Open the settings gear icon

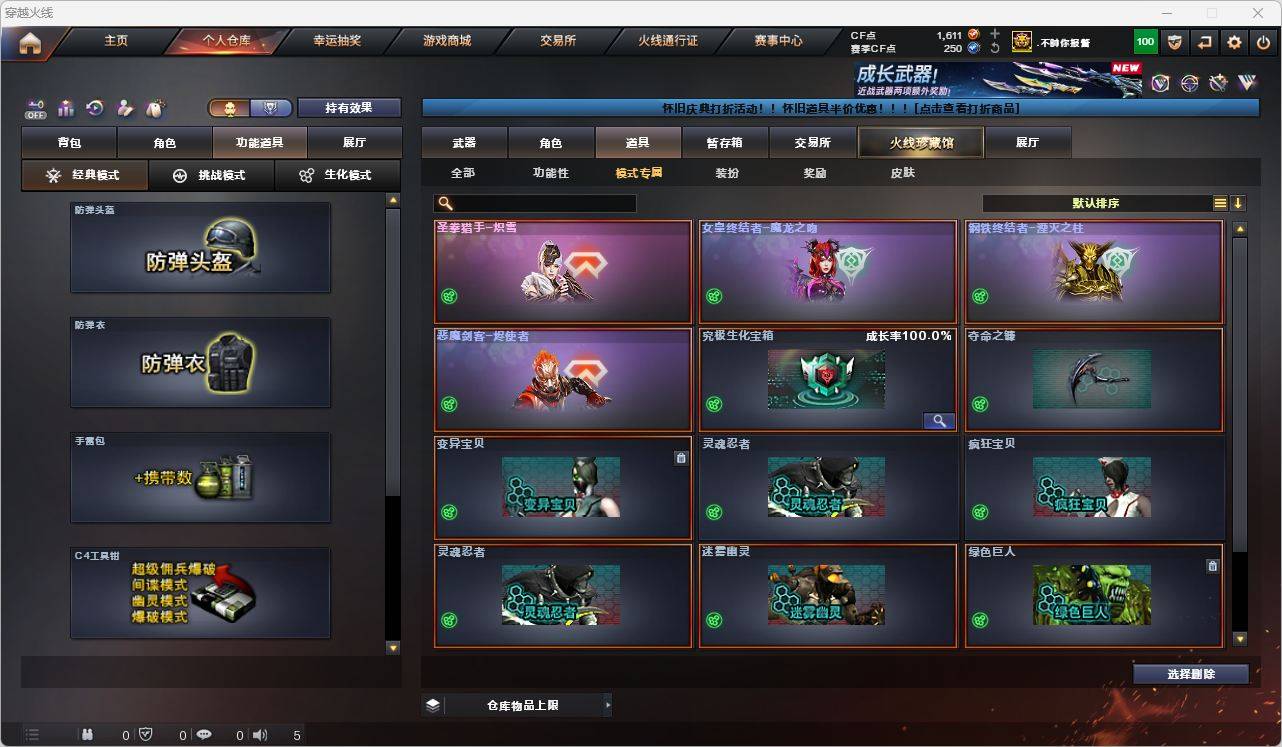tap(1232, 41)
